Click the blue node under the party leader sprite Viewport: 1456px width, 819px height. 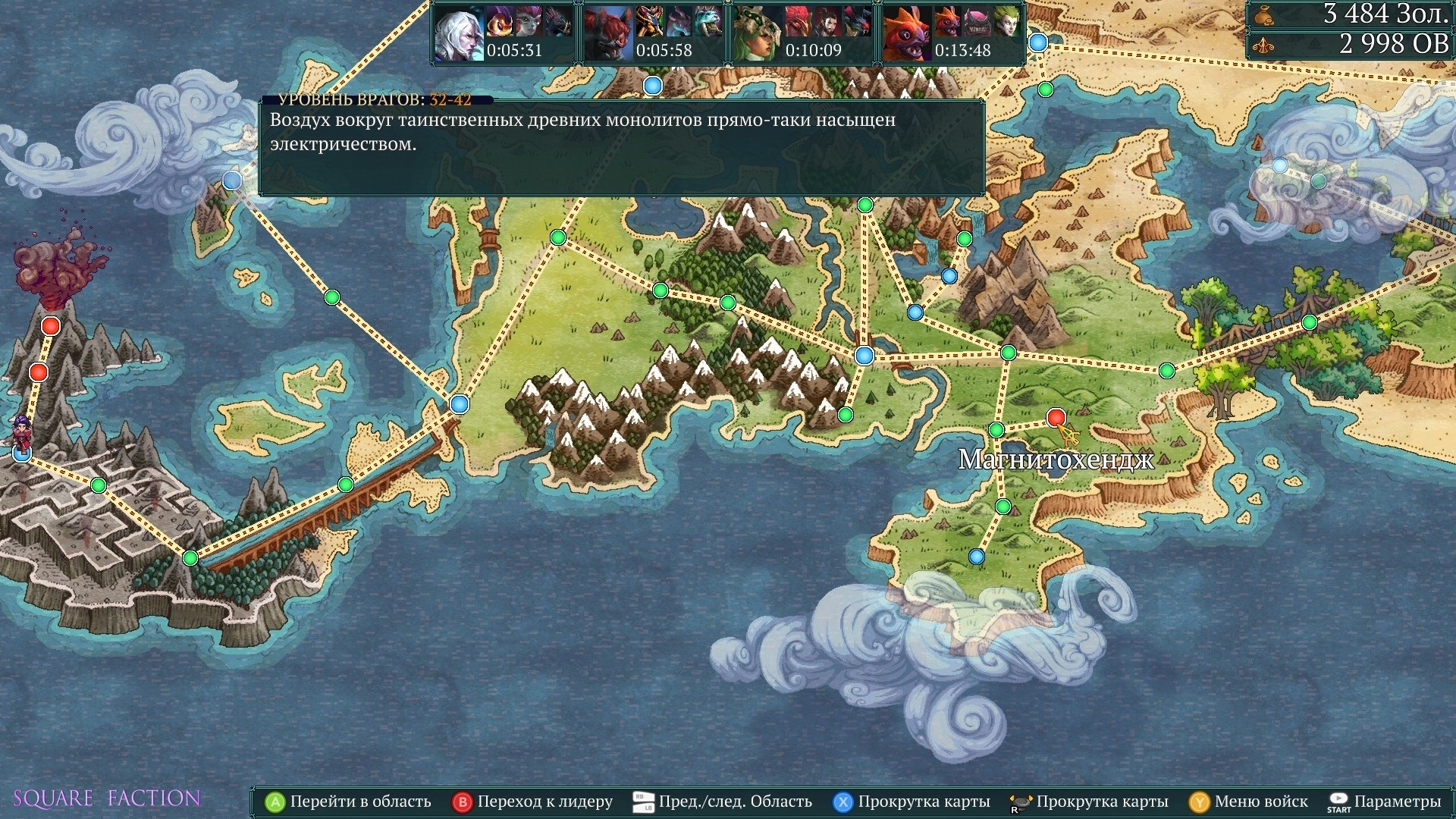coord(22,453)
